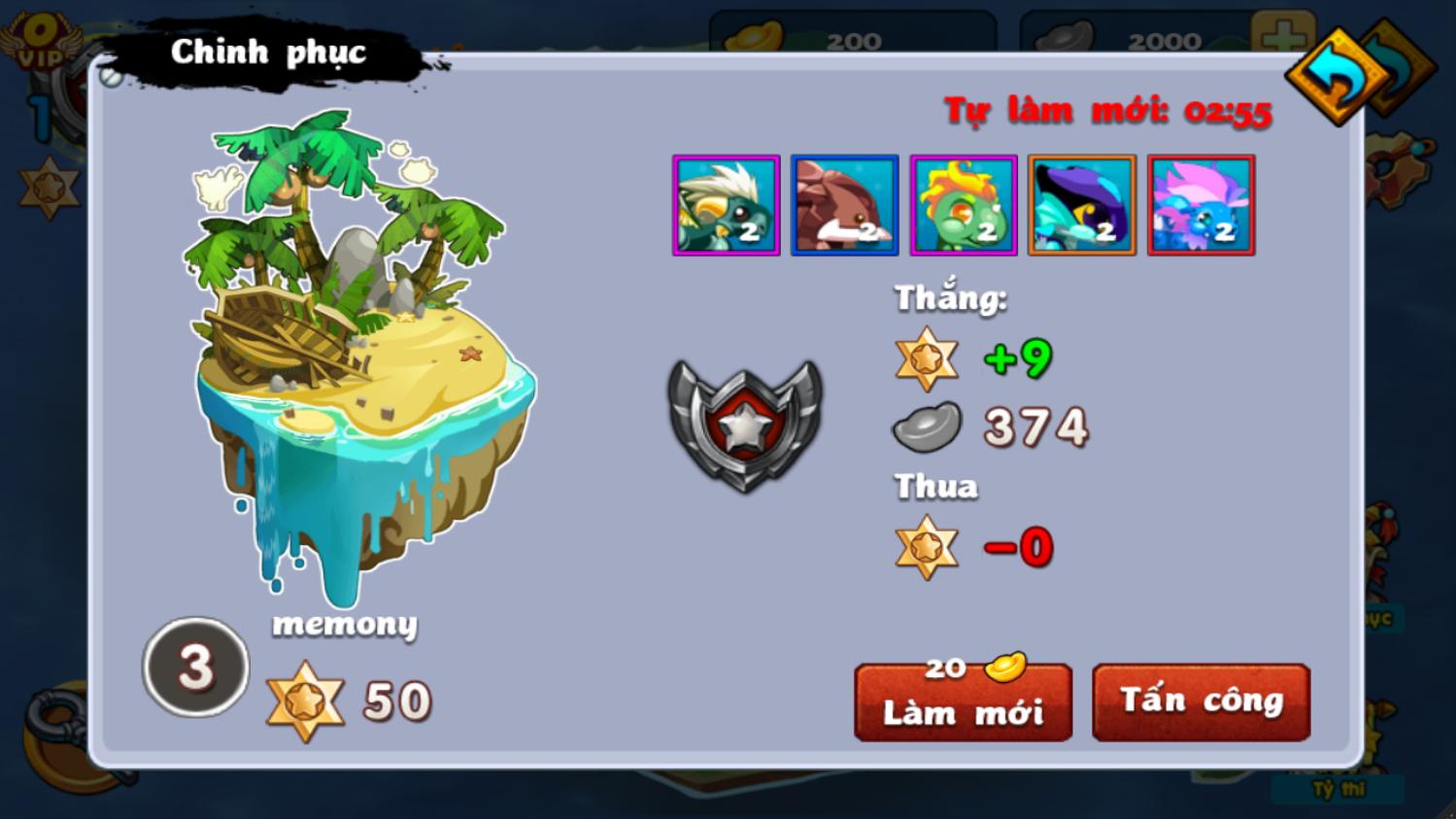Pick the purple-hooded cyan creature portrait
The image size is (1456, 819).
tap(1082, 206)
